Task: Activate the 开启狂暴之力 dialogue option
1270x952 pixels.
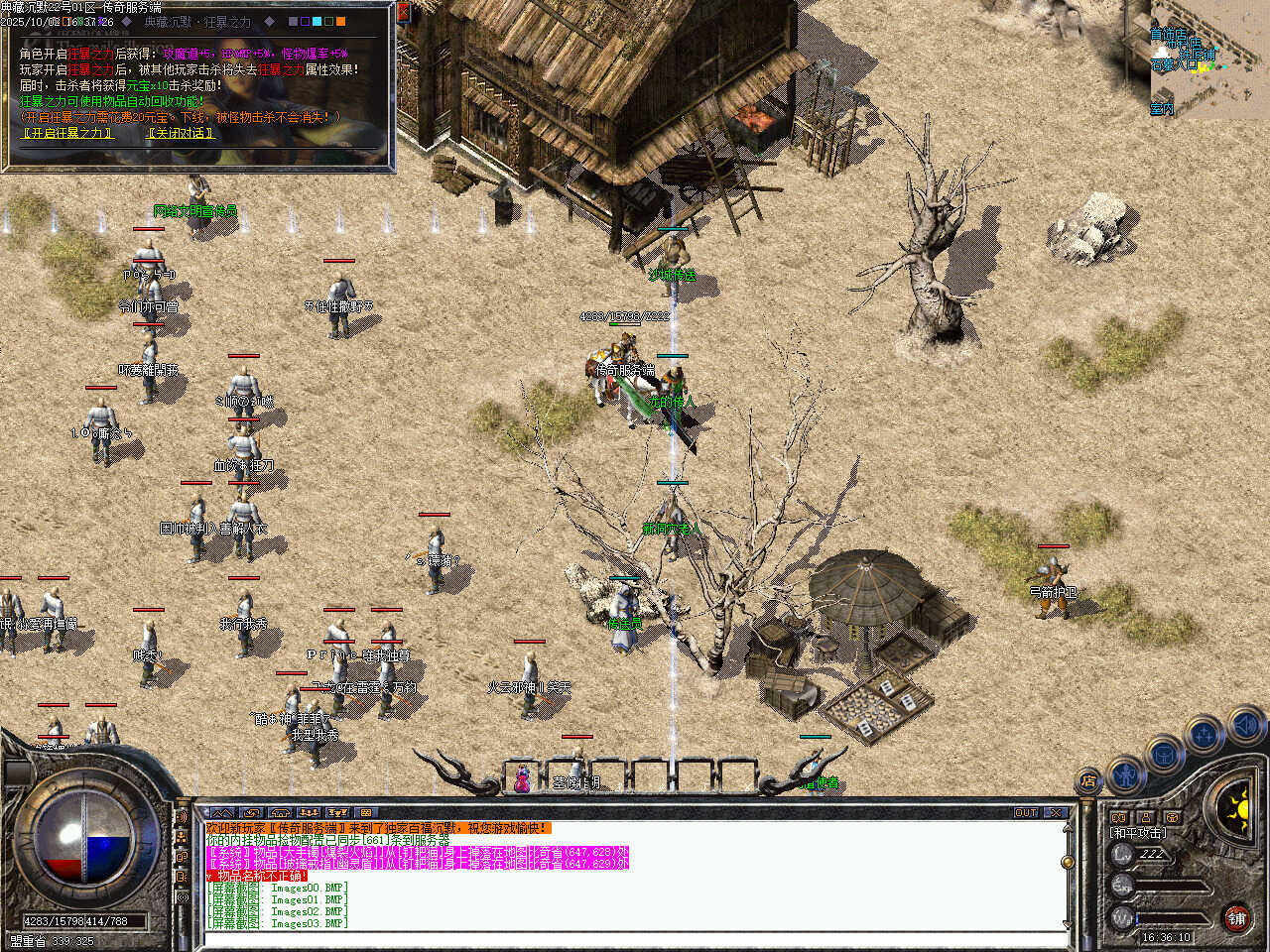Action: pos(66,133)
